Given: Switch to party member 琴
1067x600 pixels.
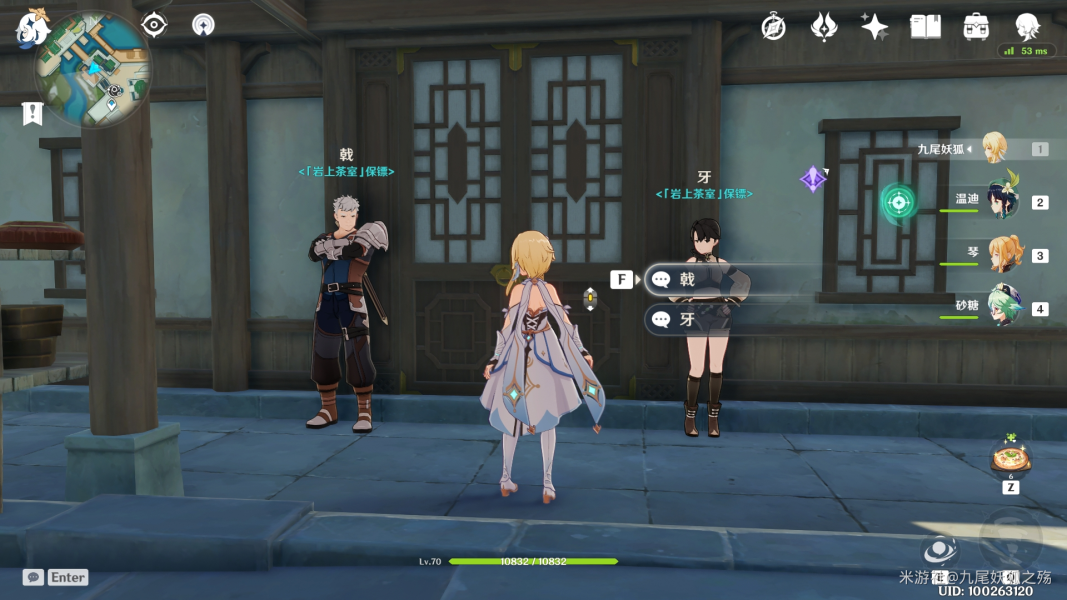Looking at the screenshot, I should pyautogui.click(x=1003, y=255).
